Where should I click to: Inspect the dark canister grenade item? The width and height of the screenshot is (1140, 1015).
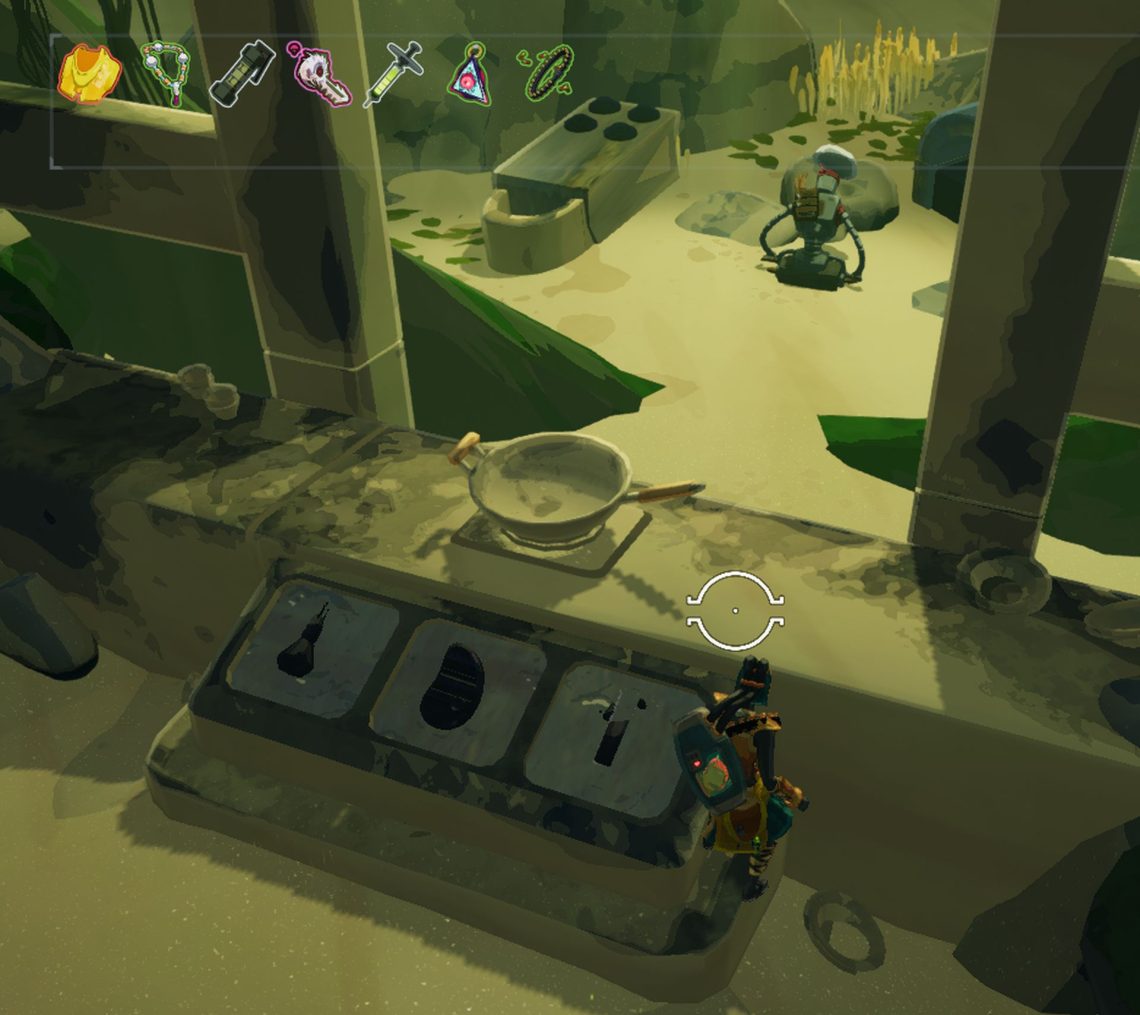[242, 75]
